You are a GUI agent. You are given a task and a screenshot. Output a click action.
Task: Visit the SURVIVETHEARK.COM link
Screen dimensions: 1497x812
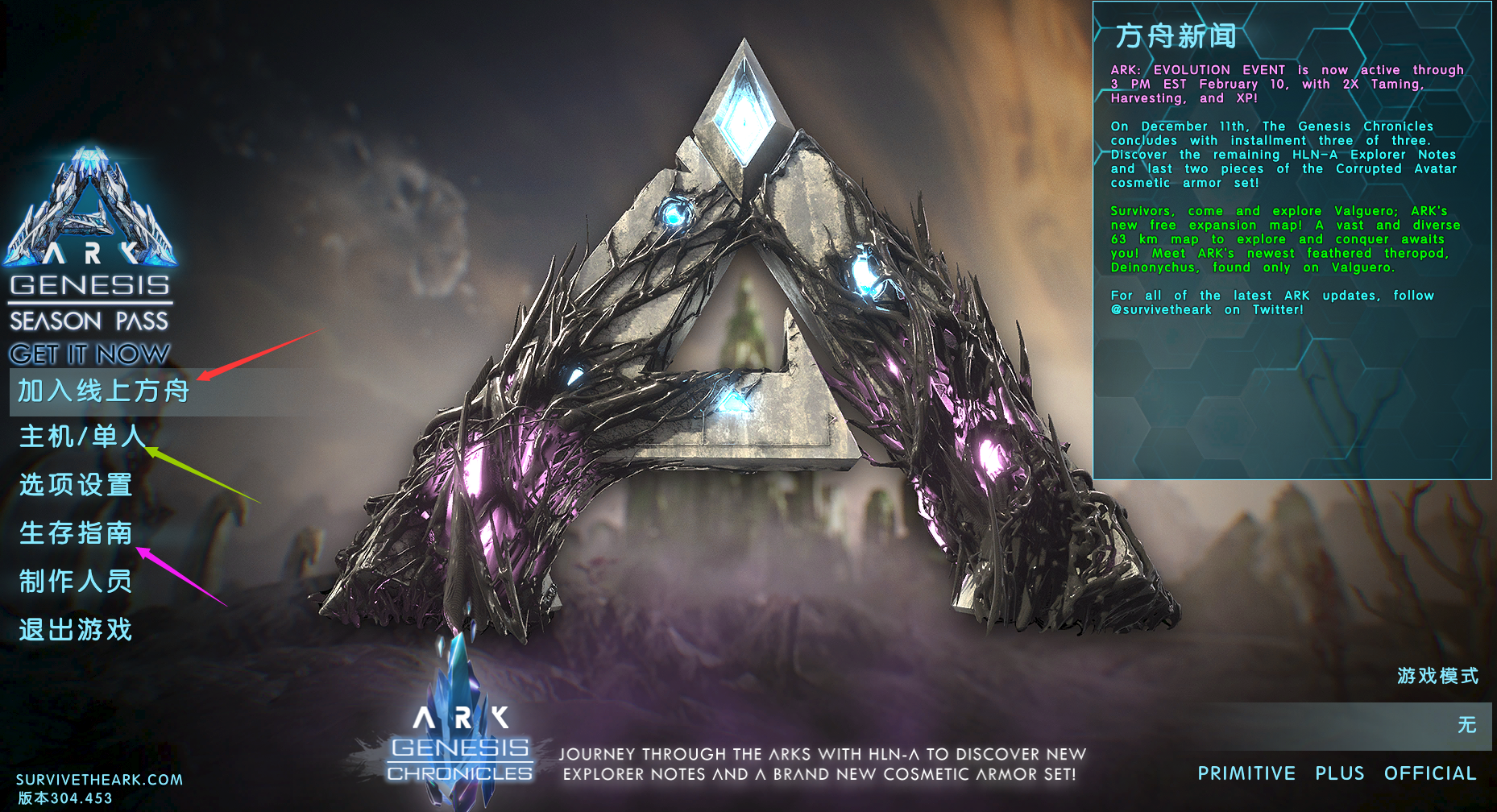click(x=99, y=780)
